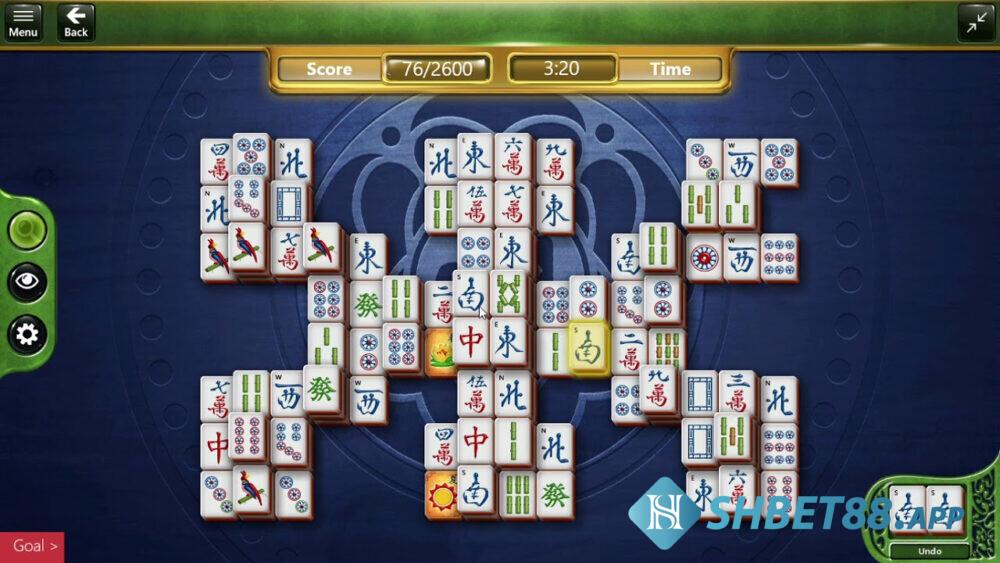The width and height of the screenshot is (1000, 563).
Task: Select the three-character (三萬) tile
Action: (x=737, y=394)
